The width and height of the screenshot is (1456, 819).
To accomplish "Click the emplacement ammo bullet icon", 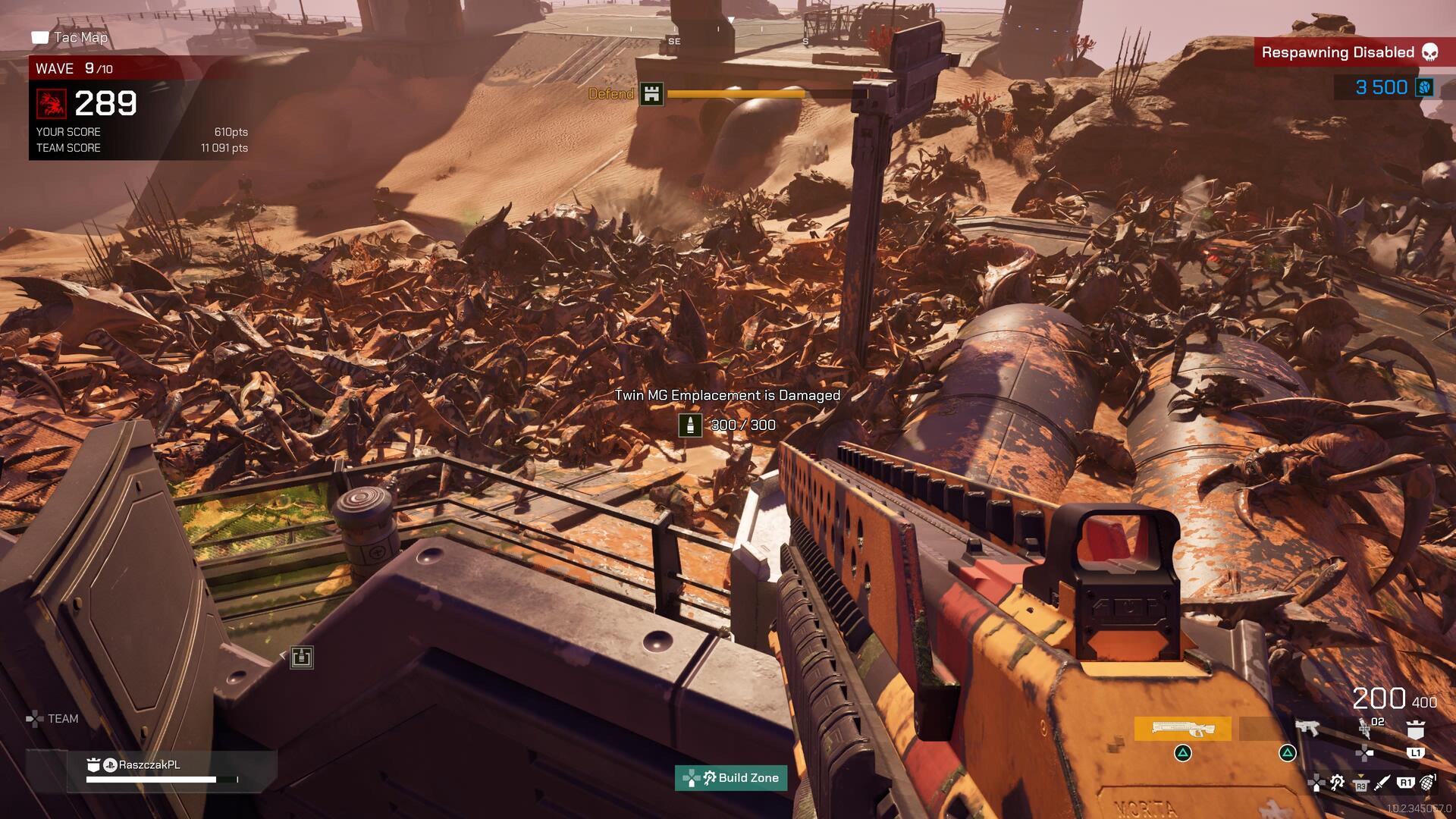I will [x=690, y=425].
